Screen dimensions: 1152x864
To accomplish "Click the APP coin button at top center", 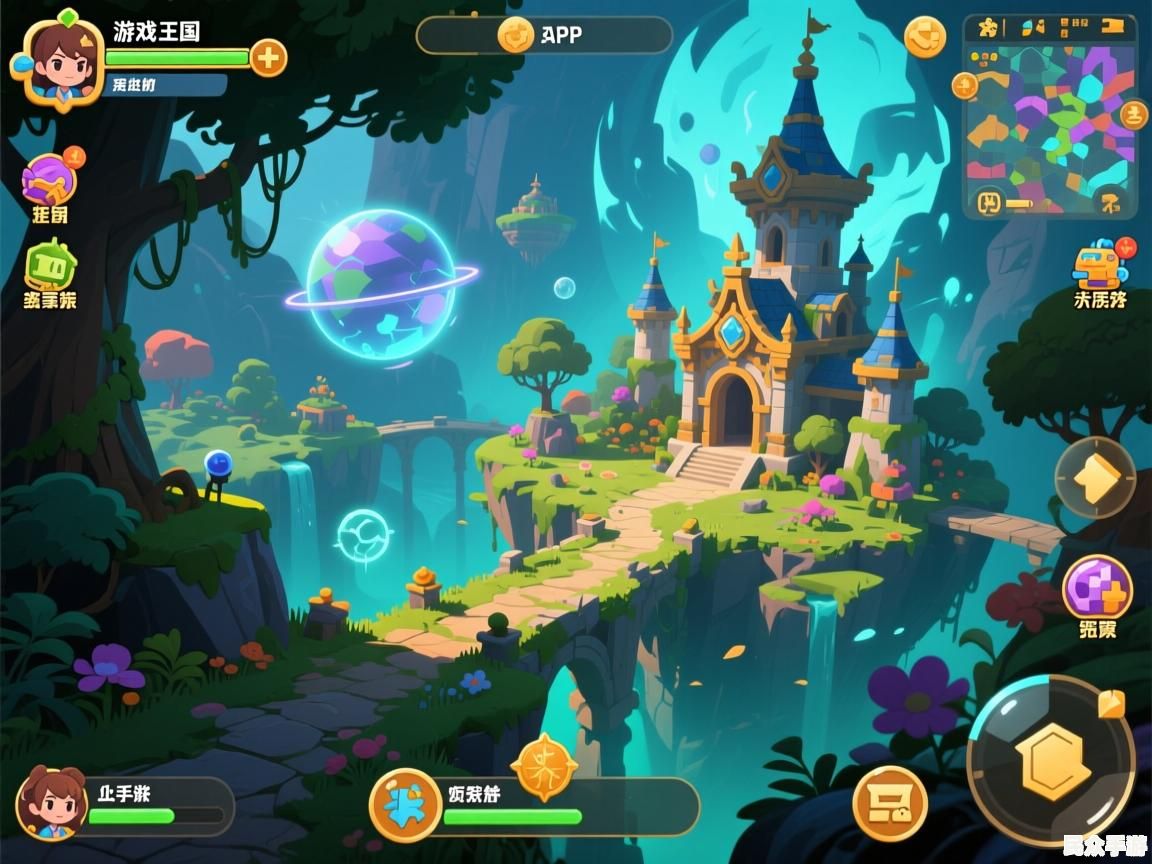I will (515, 35).
